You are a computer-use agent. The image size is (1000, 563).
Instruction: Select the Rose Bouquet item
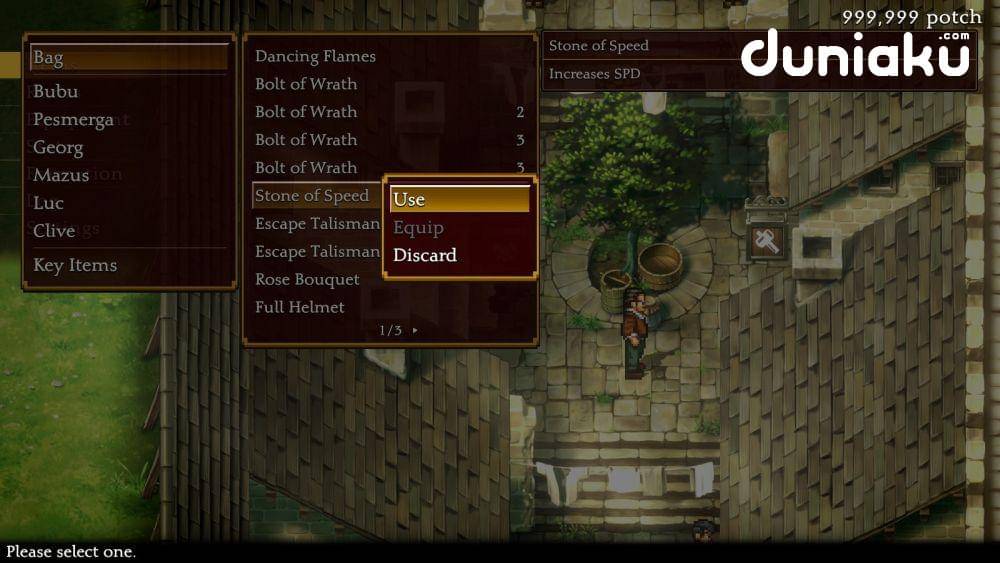coord(307,279)
